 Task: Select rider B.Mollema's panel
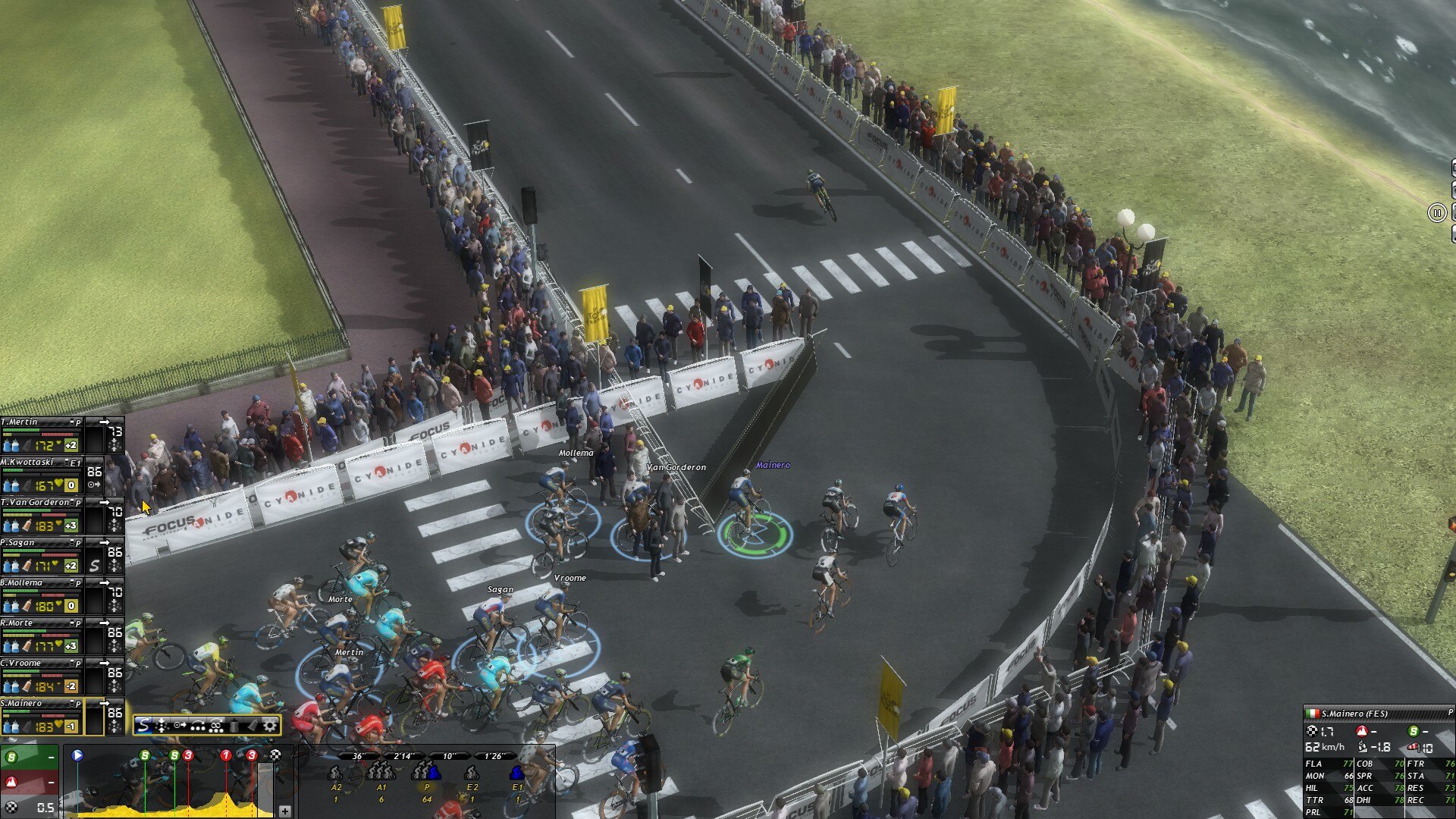coord(42,595)
